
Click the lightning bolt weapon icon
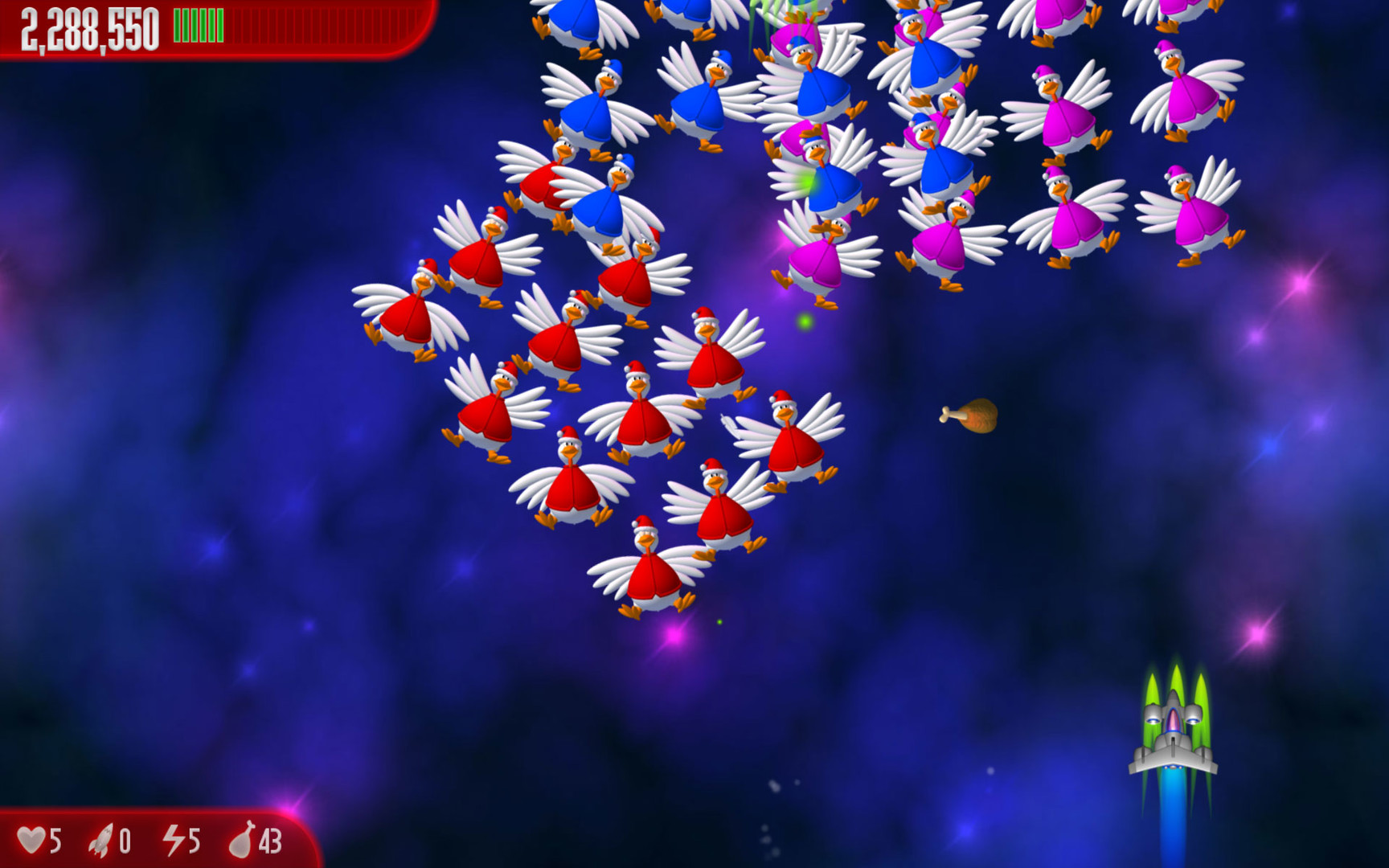174,841
